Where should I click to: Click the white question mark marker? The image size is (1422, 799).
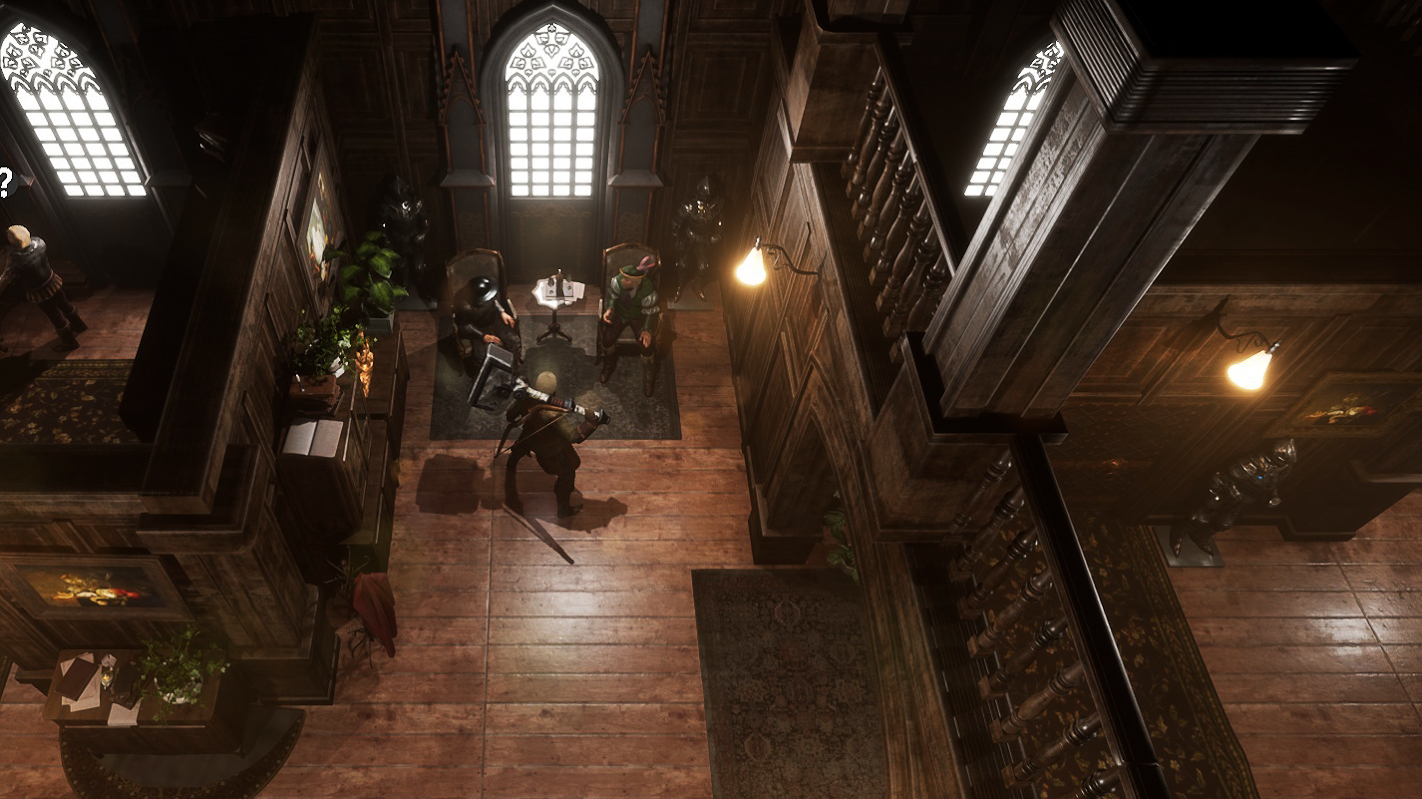5,183
